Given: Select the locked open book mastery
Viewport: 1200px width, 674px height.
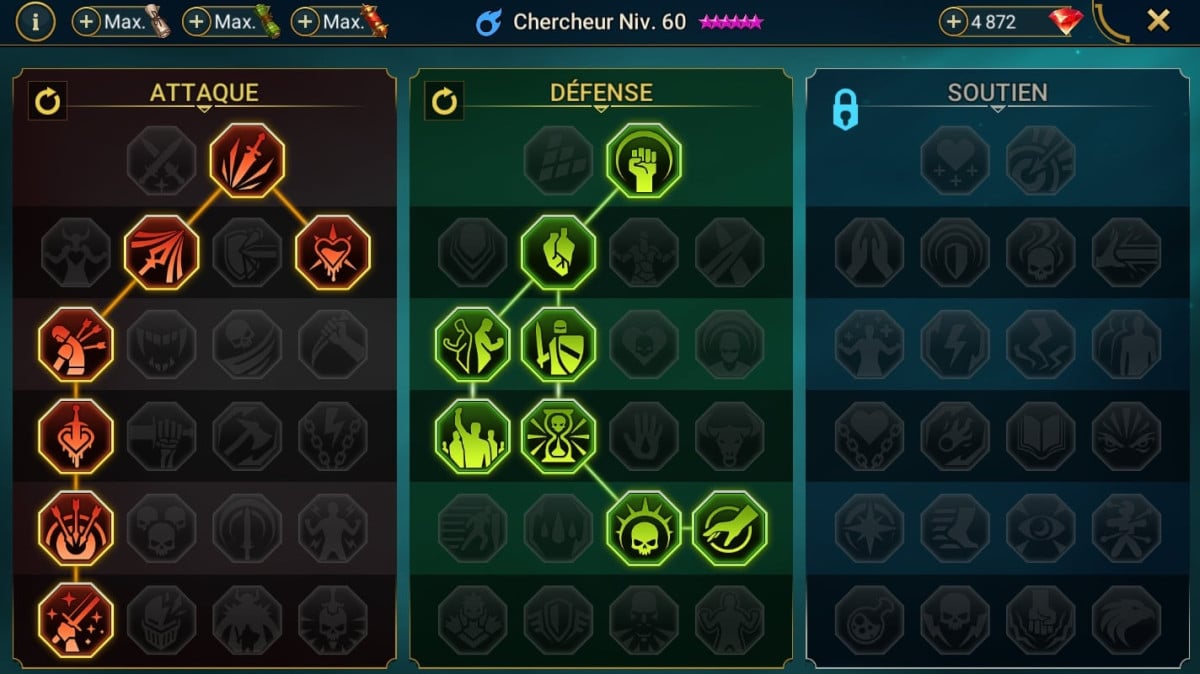Looking at the screenshot, I should click(x=1040, y=436).
